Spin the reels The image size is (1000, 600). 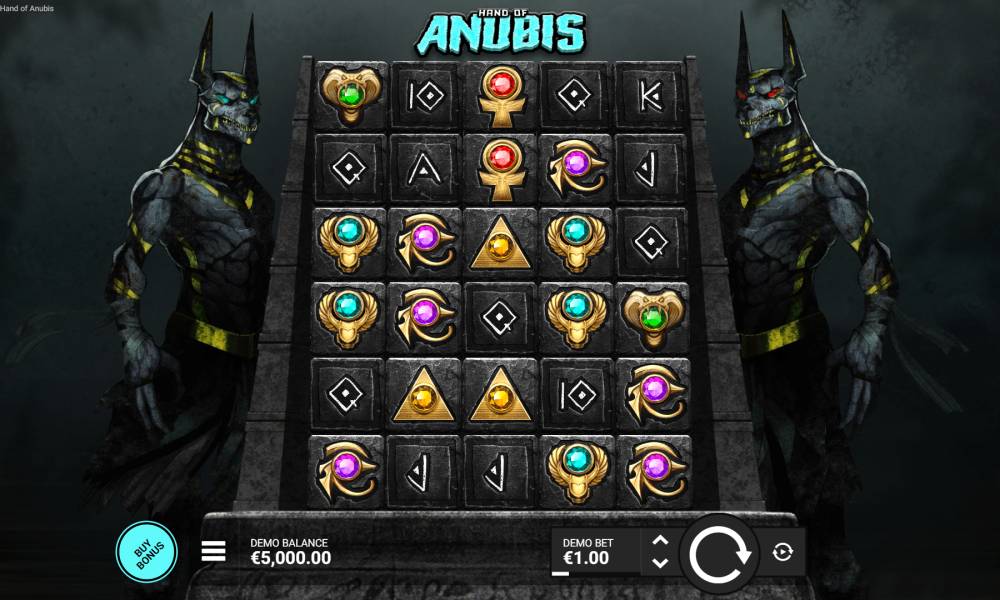[x=720, y=551]
